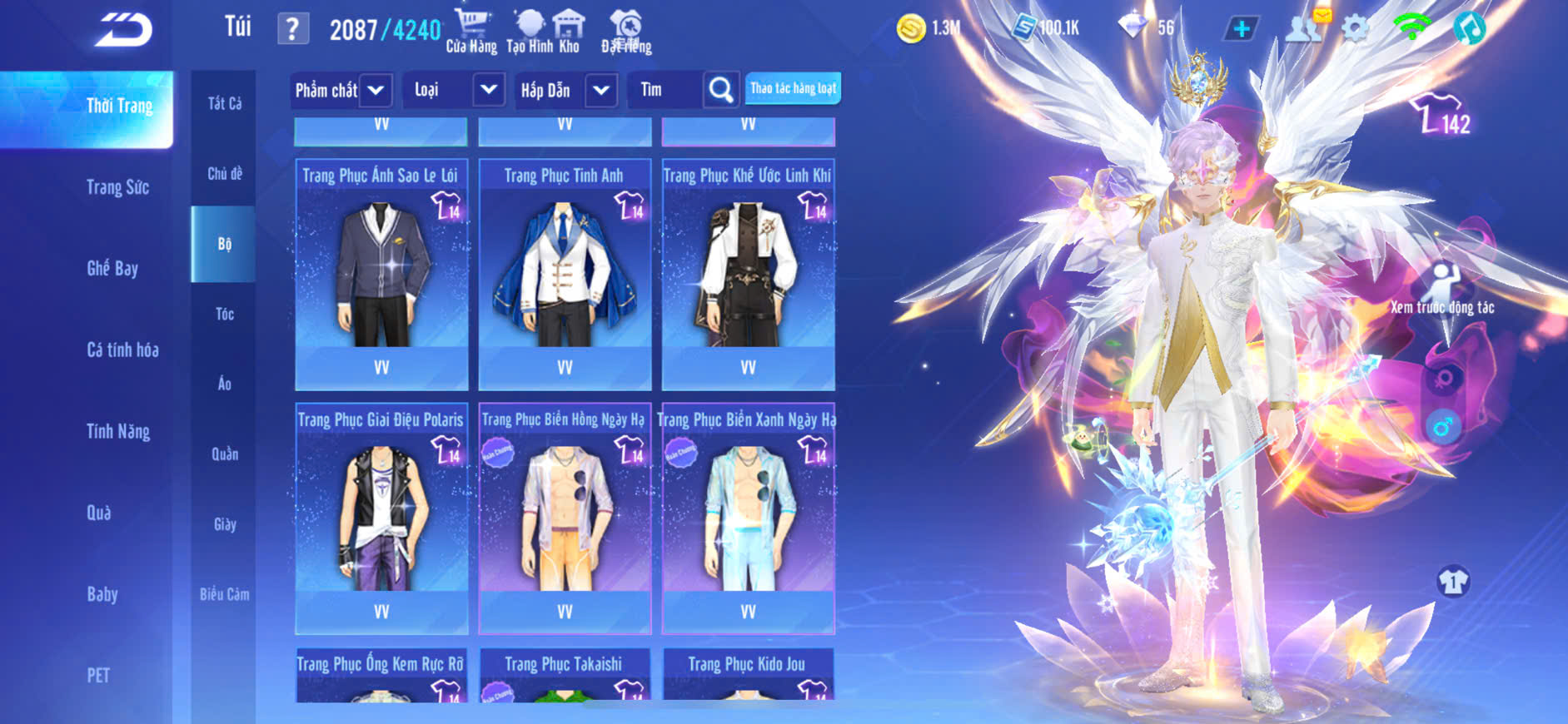Choose the Giày subcategory
1568x724 pixels.
224,524
